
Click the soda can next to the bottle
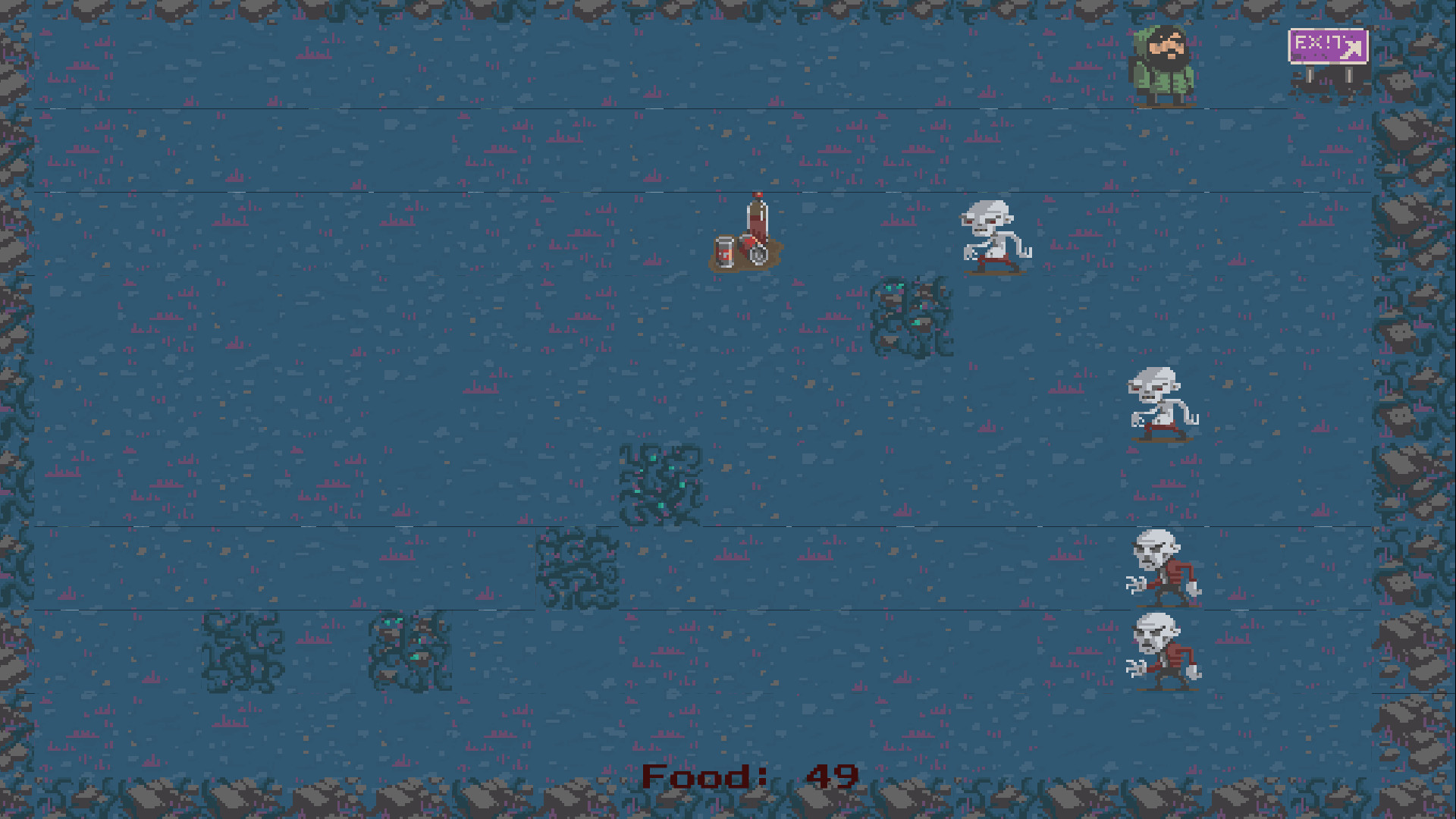[724, 250]
